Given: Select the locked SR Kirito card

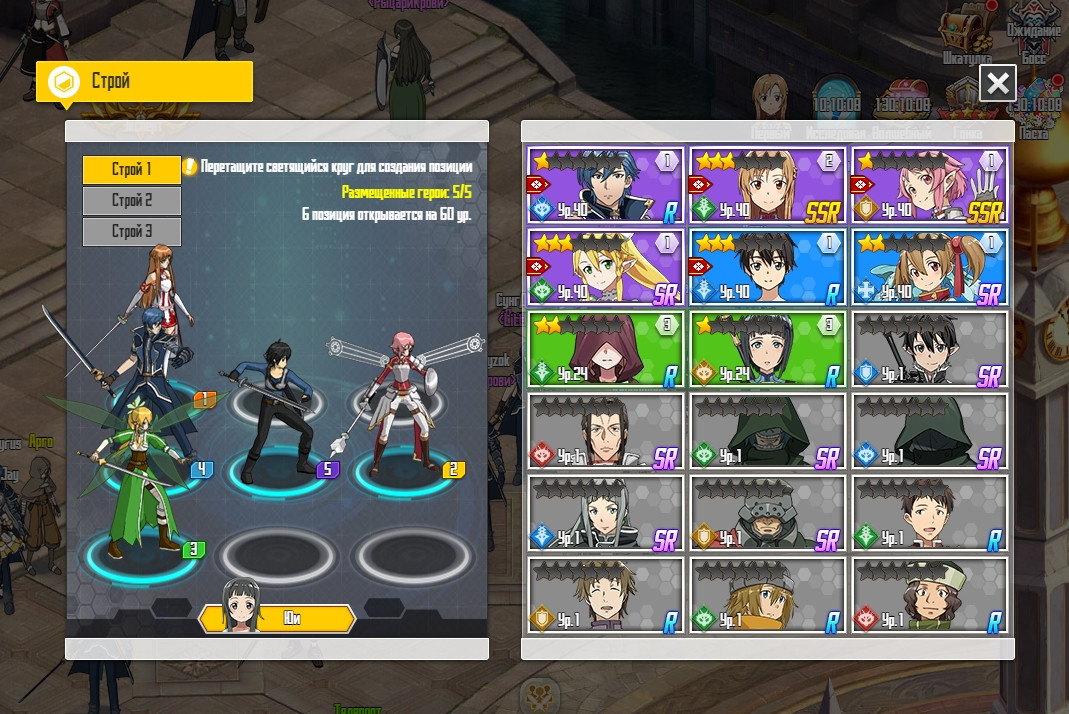Looking at the screenshot, I should pos(929,349).
